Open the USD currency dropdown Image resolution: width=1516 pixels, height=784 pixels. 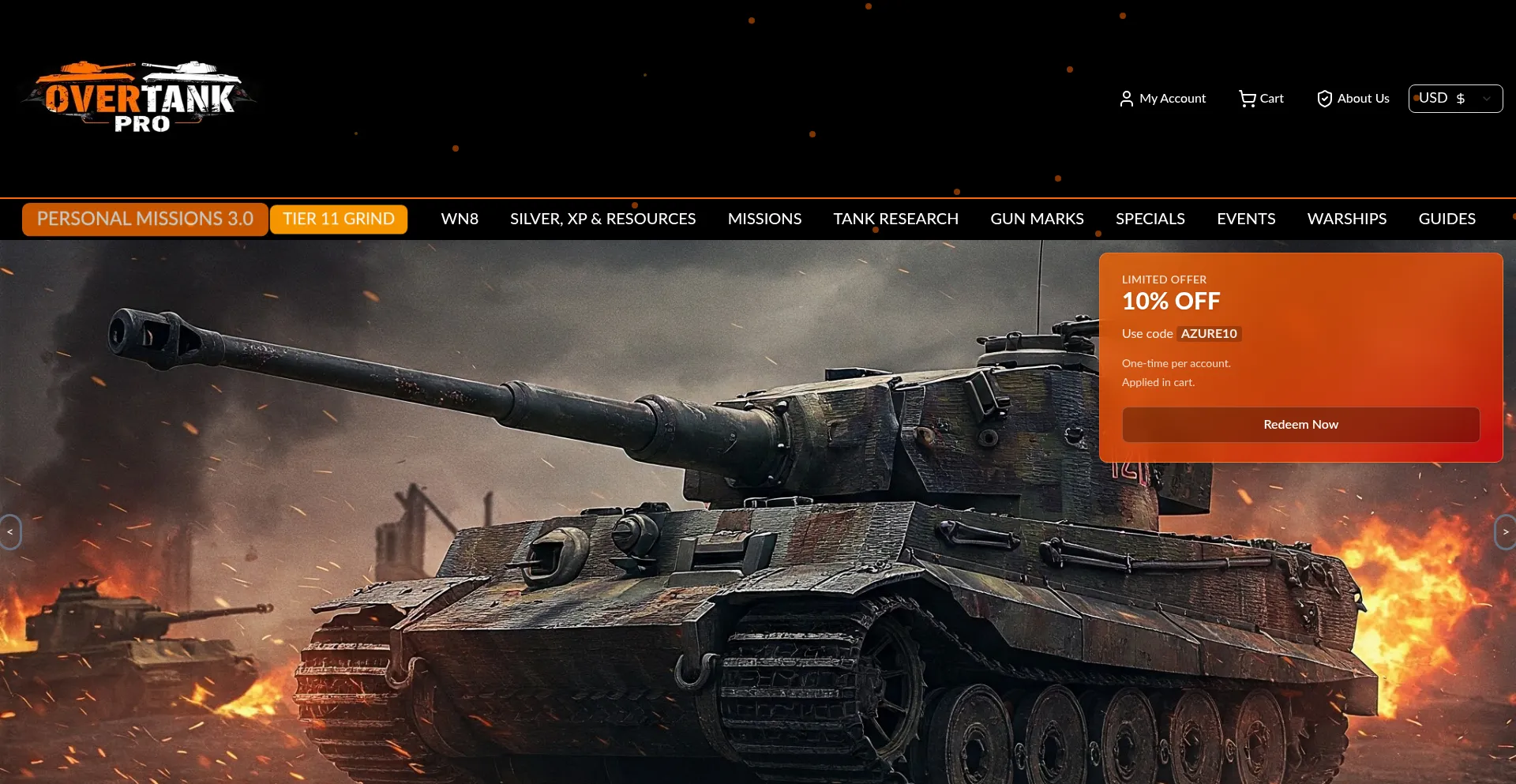pos(1455,99)
